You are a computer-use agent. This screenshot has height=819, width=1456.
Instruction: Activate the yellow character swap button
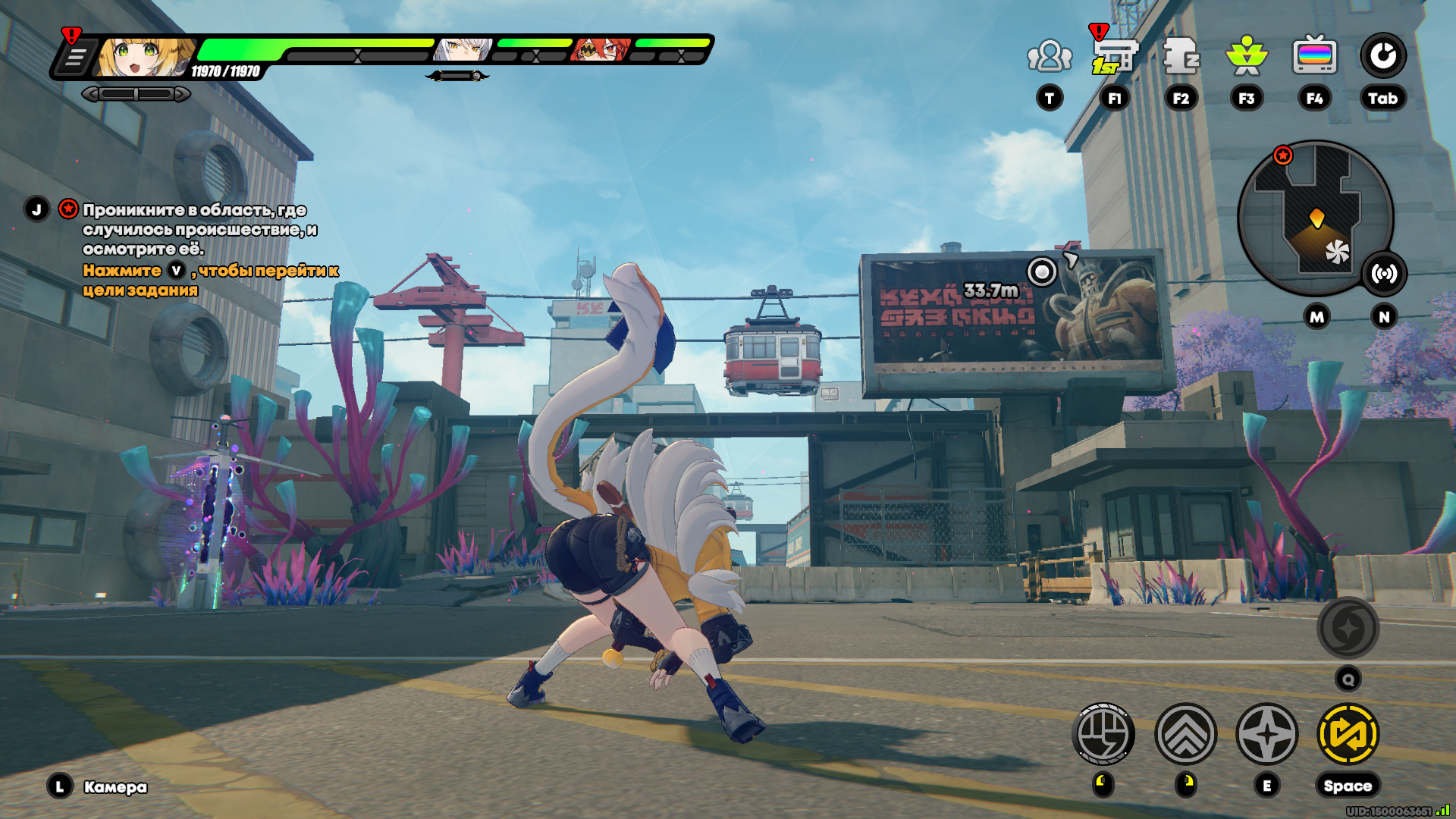click(x=1348, y=734)
